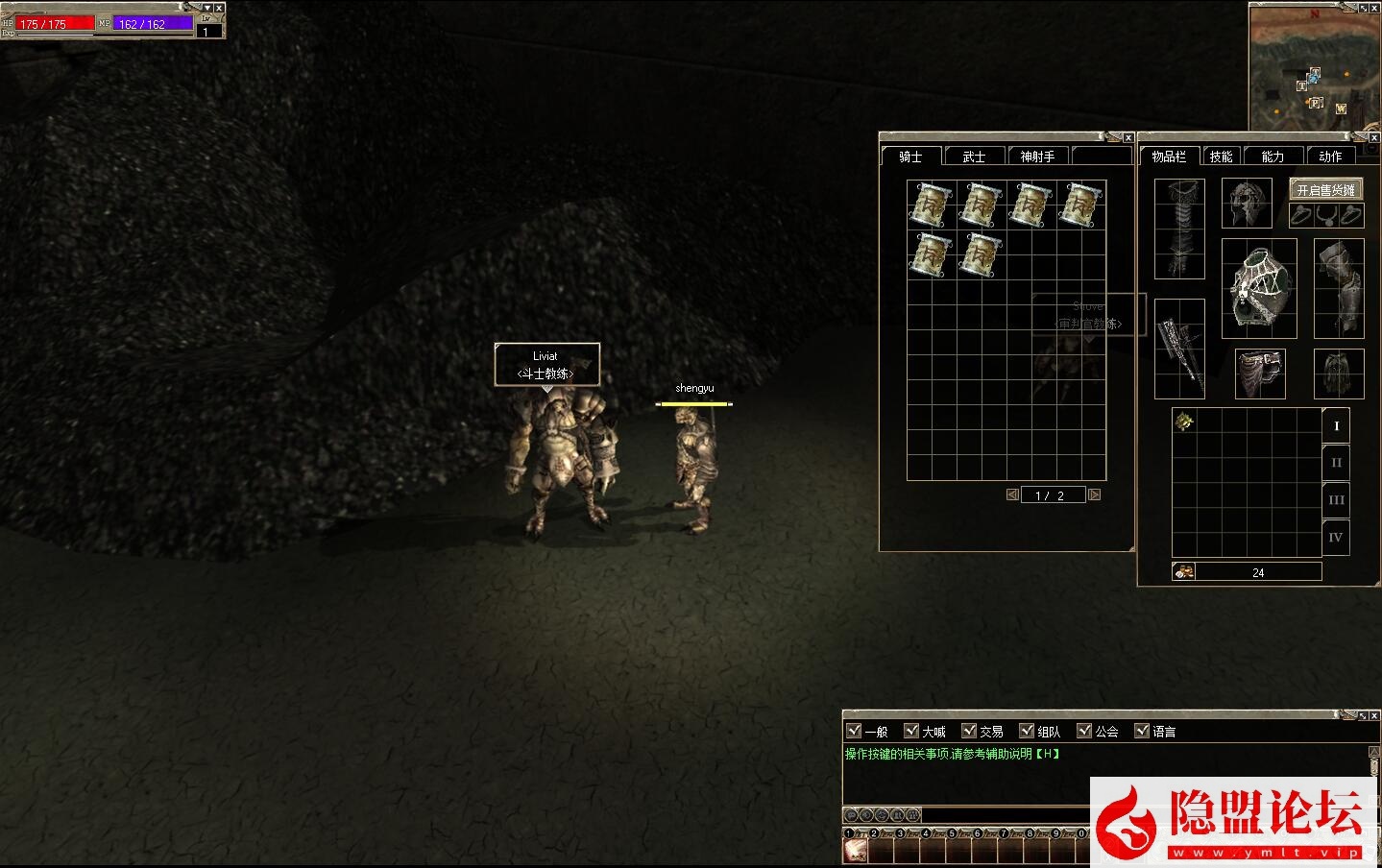1382x868 pixels.
Task: Activate hotbar slot 1 skill
Action: pyautogui.click(x=855, y=850)
